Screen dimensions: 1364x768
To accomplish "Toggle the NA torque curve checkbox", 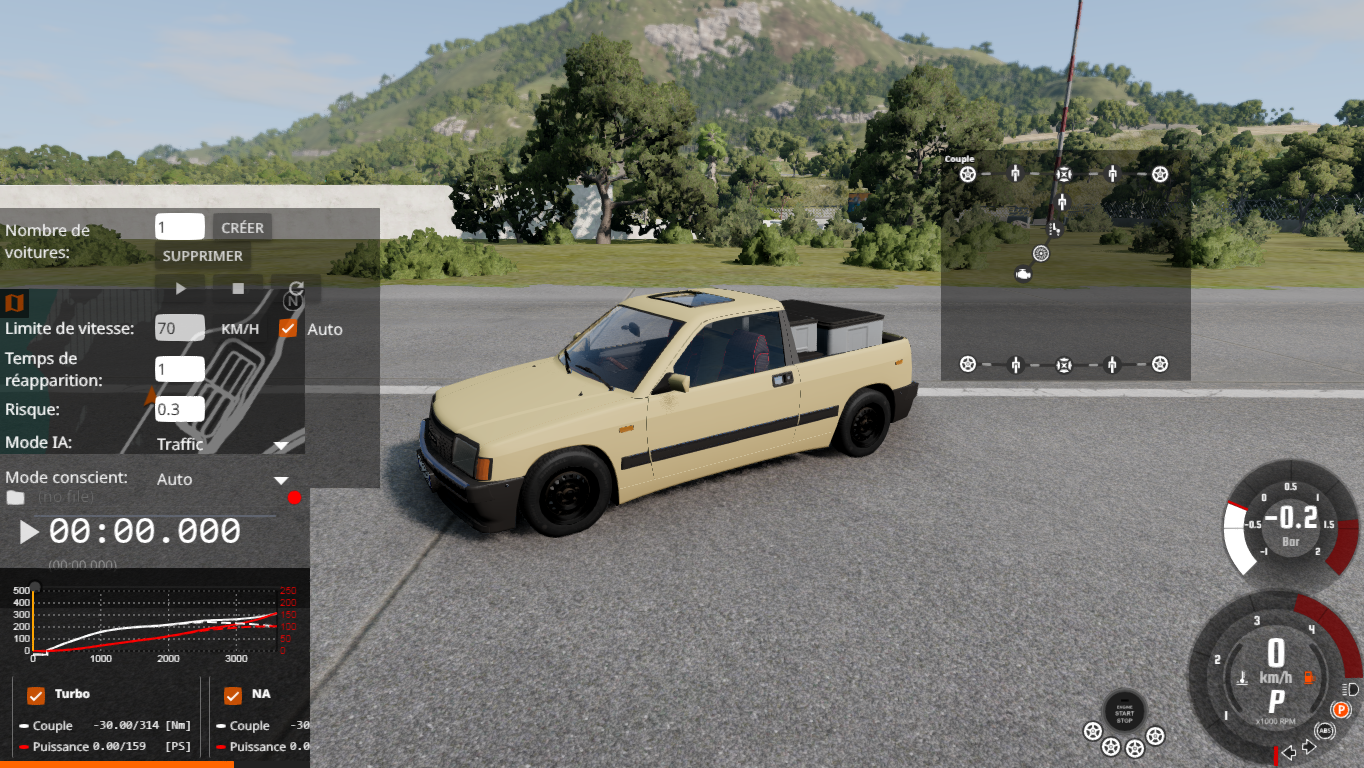I will [233, 695].
